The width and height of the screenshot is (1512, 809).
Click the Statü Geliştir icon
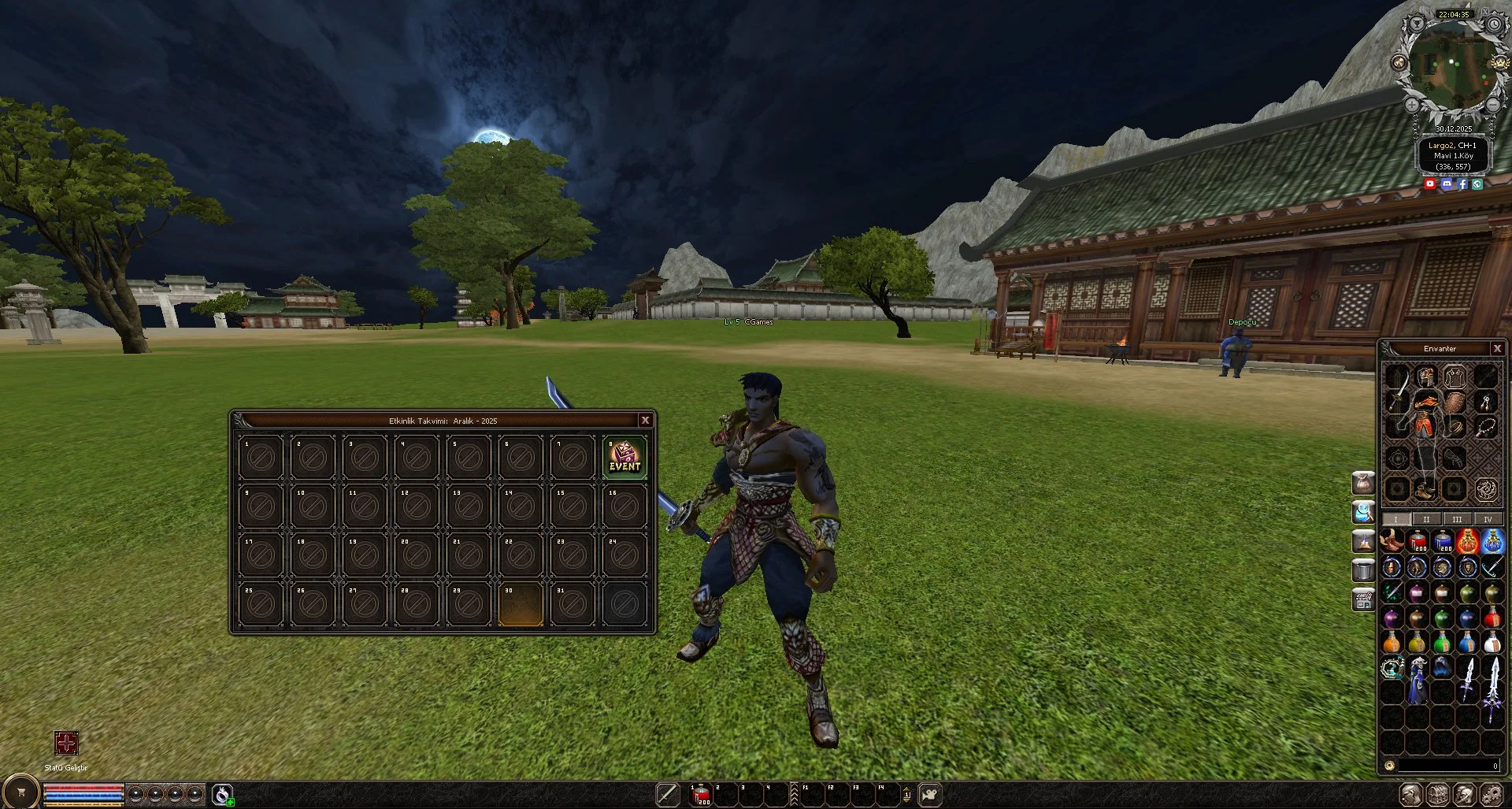click(x=66, y=743)
